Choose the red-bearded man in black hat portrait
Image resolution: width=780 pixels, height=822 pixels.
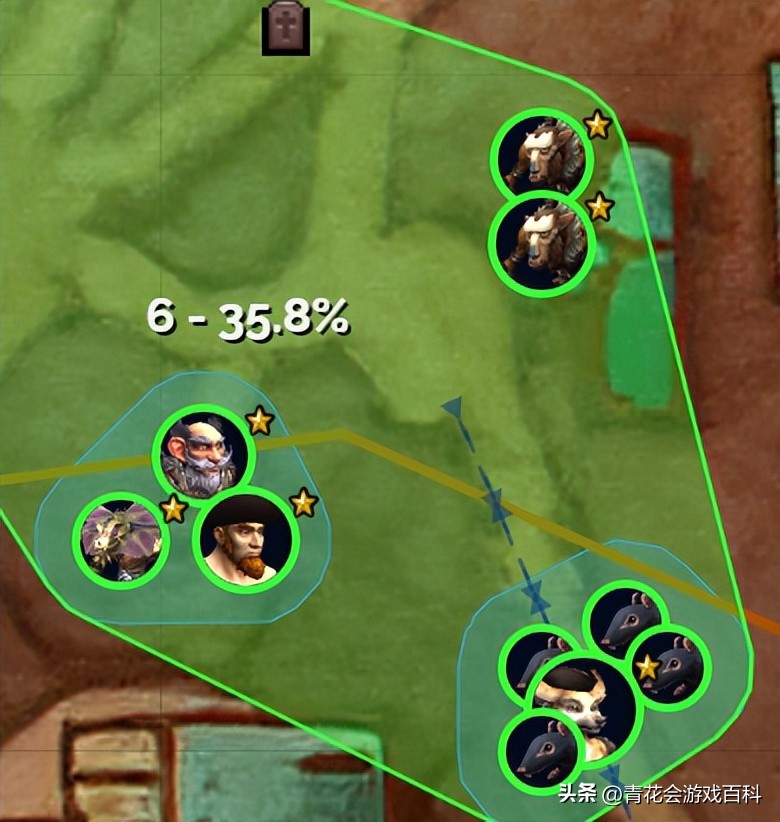pos(245,540)
